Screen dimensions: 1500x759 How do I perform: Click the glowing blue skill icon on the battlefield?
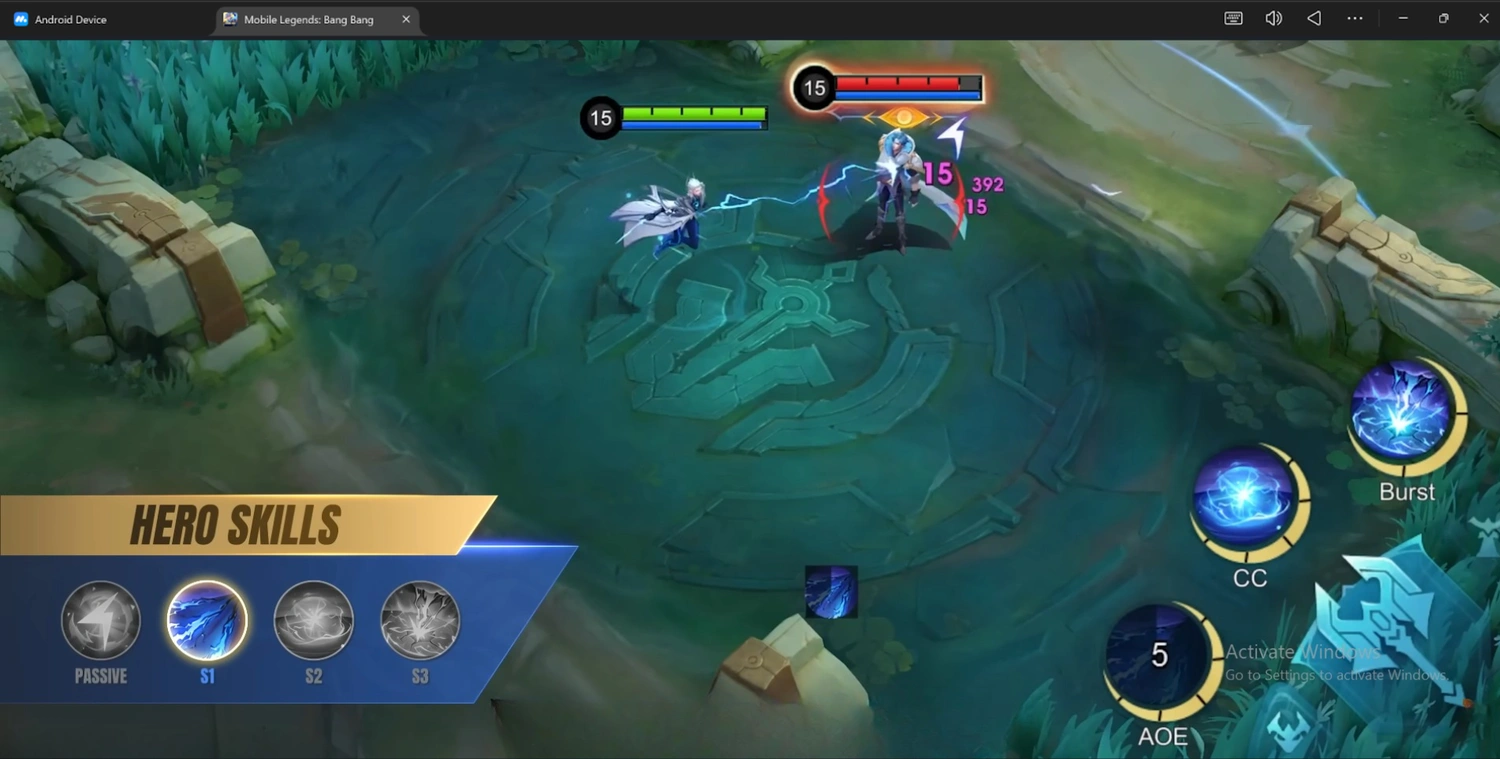(830, 591)
